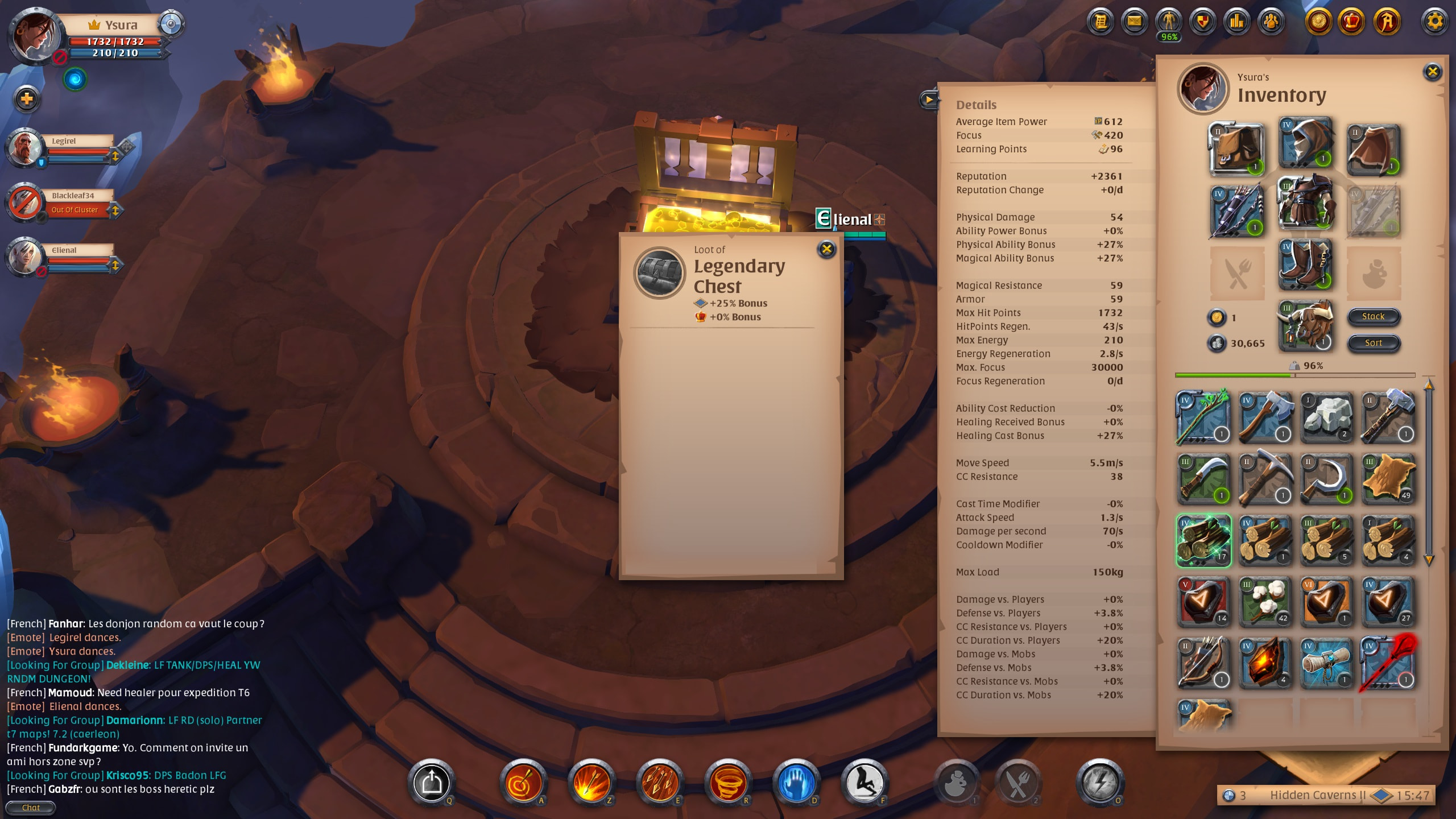The width and height of the screenshot is (1456, 819).
Task: Select party member Legirel's frame
Action: pos(64,149)
